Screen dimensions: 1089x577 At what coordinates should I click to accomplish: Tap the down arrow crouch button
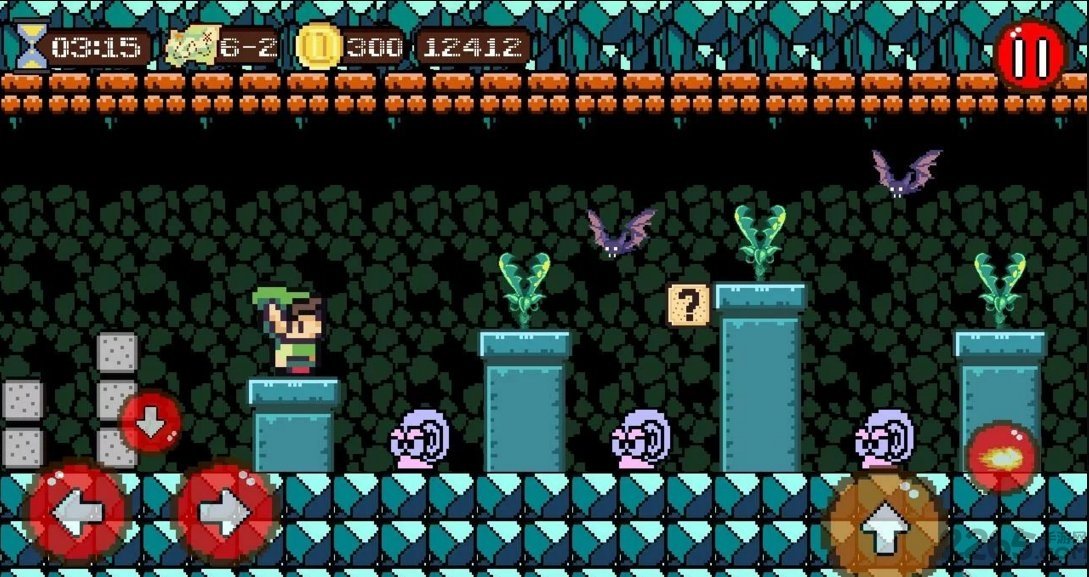point(151,423)
